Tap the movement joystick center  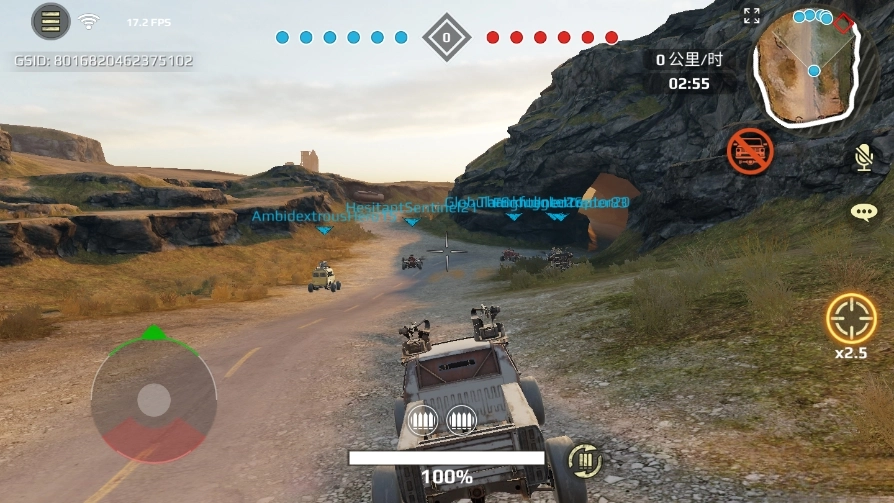(154, 400)
